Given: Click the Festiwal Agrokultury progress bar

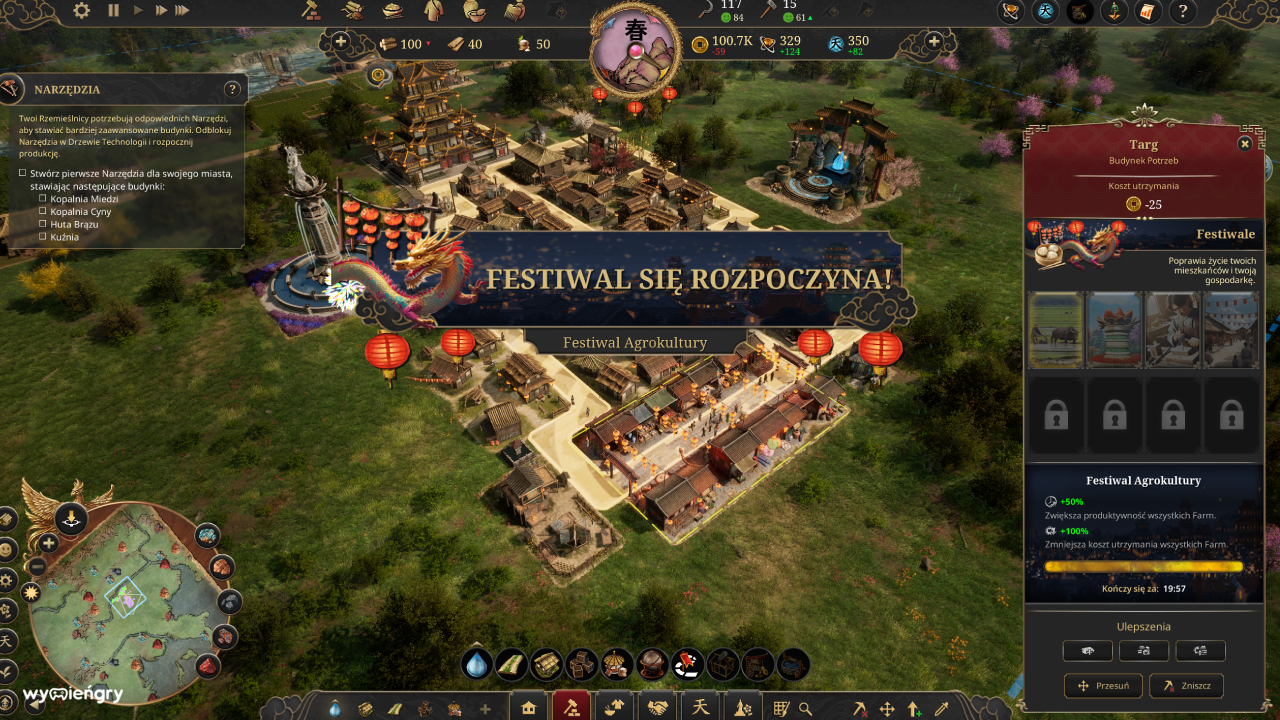Looking at the screenshot, I should tap(1142, 565).
